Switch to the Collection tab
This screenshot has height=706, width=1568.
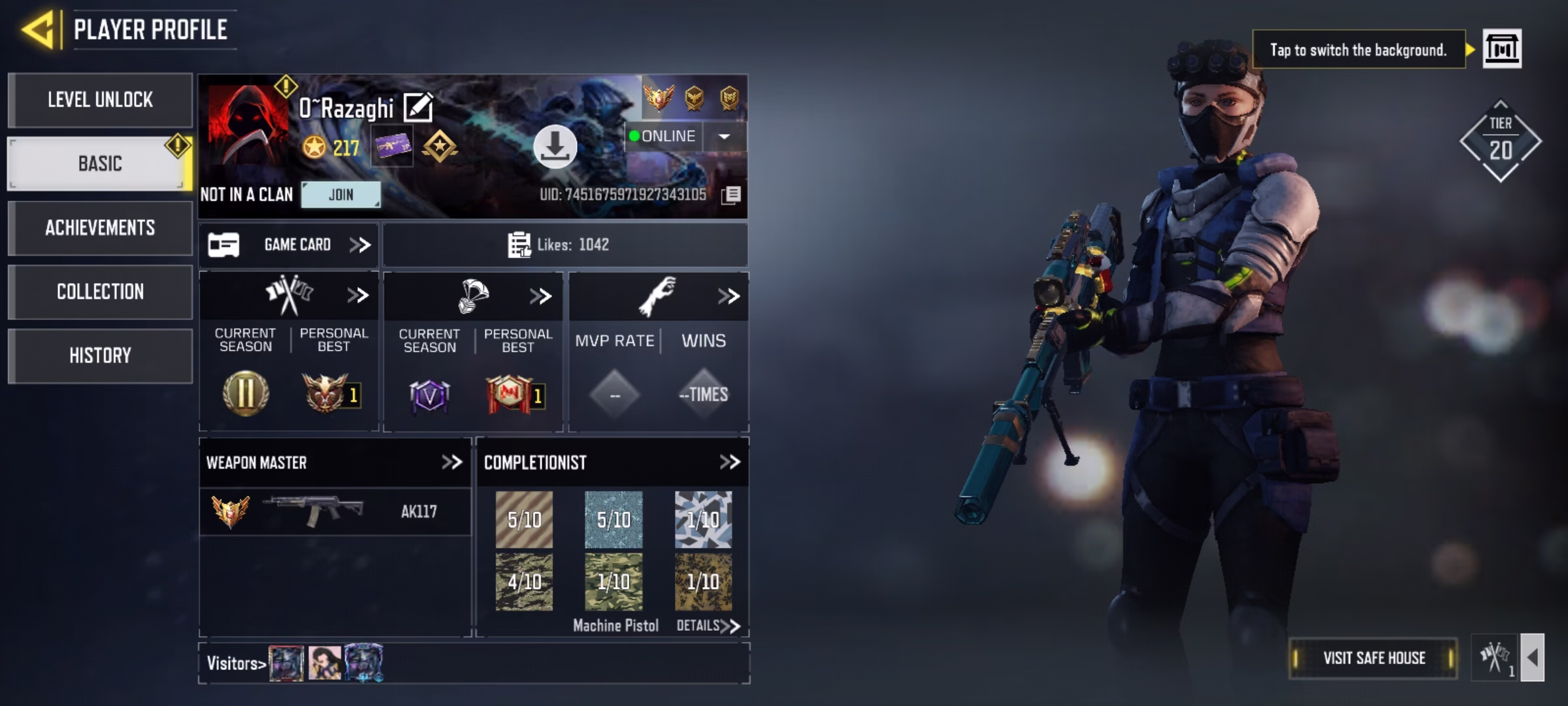(99, 292)
